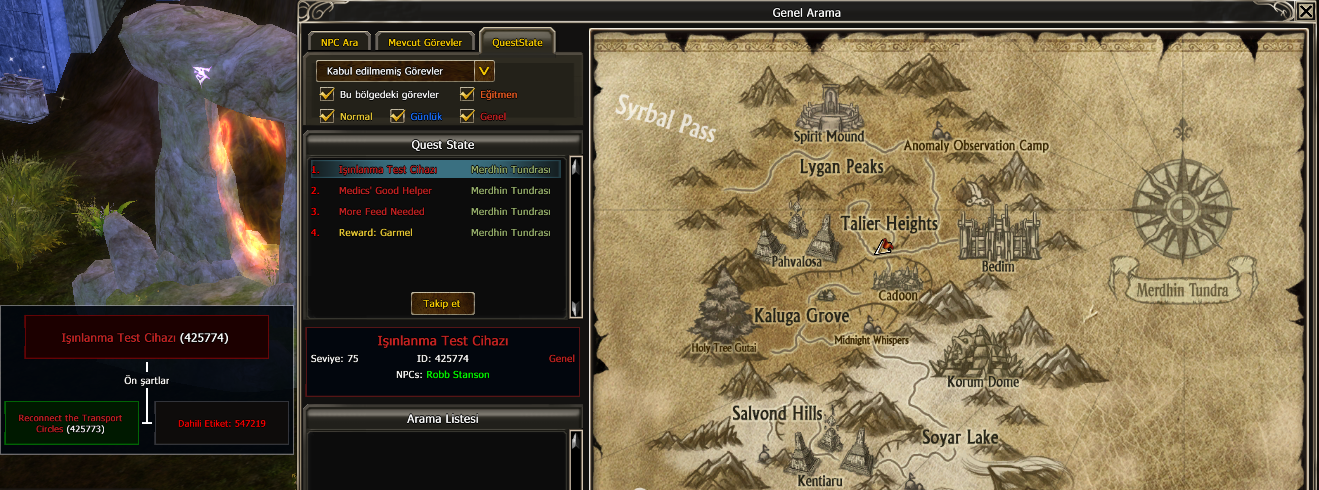Open the Kabul edilmemiş Görevler dropdown
Viewport: 1319px width, 490px height.
pyautogui.click(x=484, y=71)
